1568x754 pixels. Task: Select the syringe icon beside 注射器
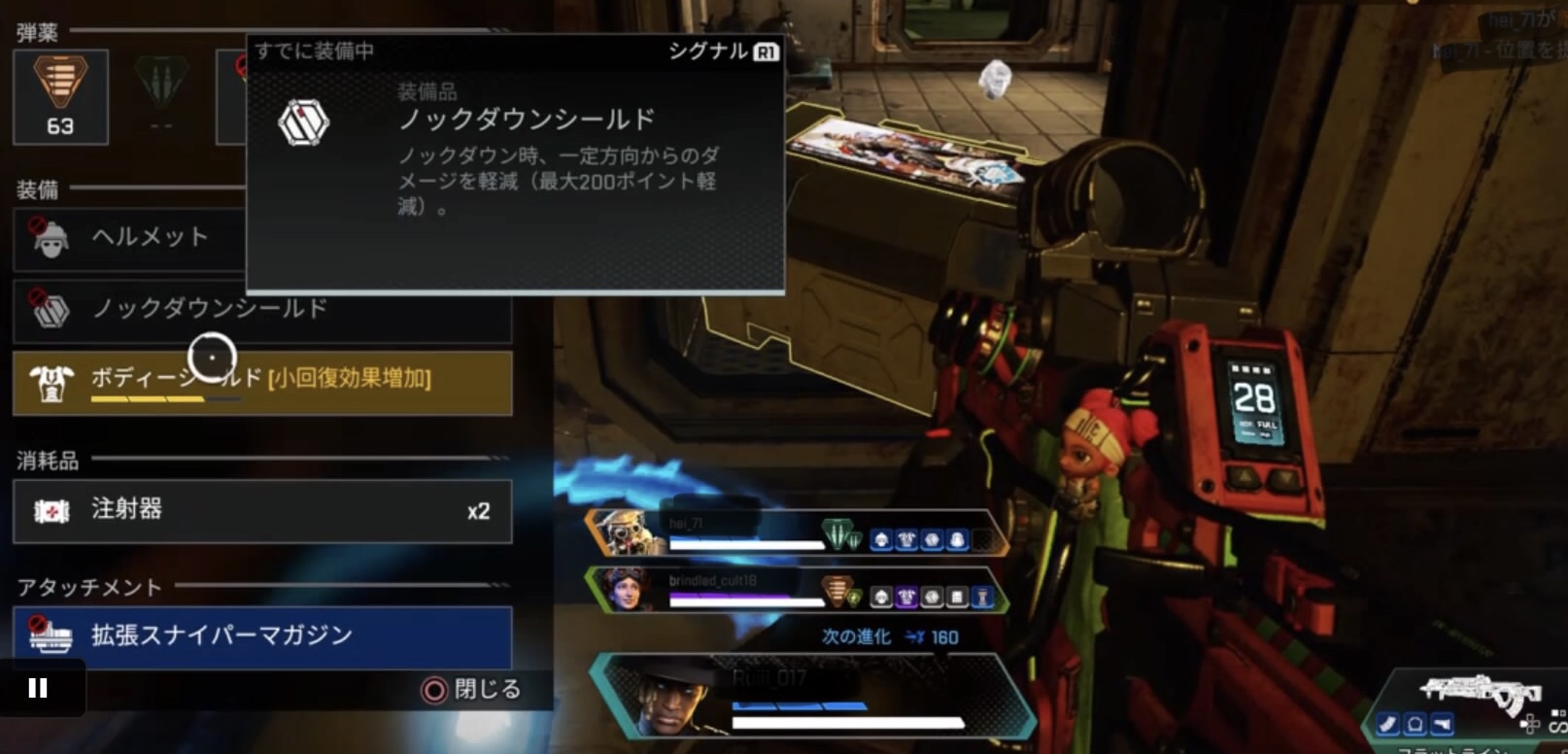pos(51,511)
